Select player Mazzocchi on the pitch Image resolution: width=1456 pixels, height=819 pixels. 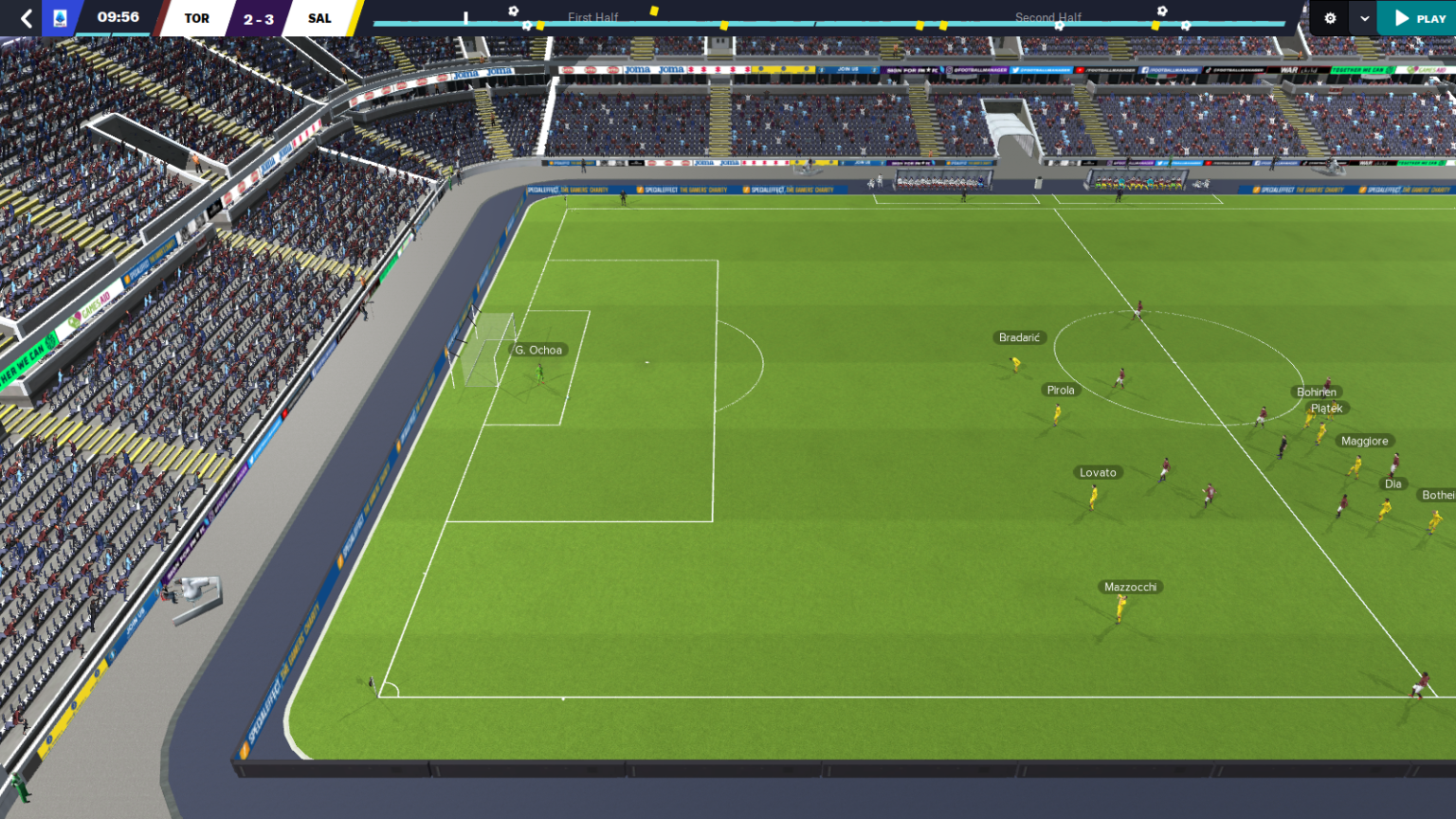pyautogui.click(x=1130, y=586)
